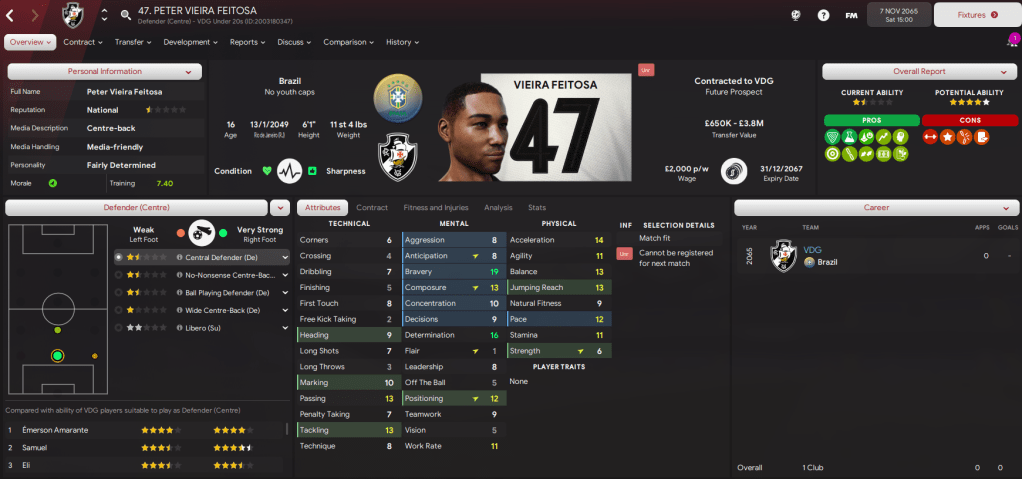This screenshot has width=1022, height=479.
Task: Open the Overview dropdown menu
Action: 29,42
